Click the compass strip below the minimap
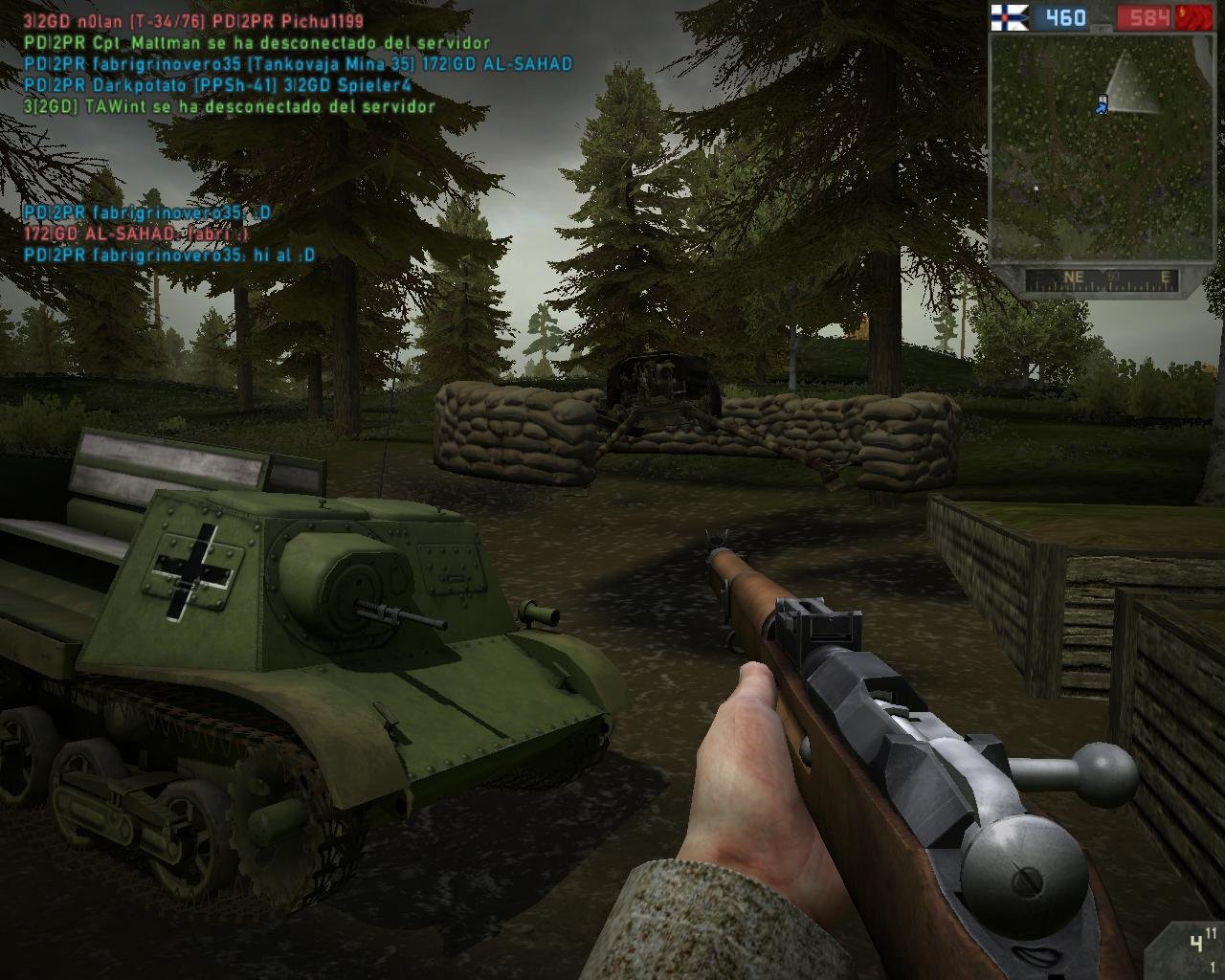This screenshot has height=980, width=1225. click(x=1102, y=278)
